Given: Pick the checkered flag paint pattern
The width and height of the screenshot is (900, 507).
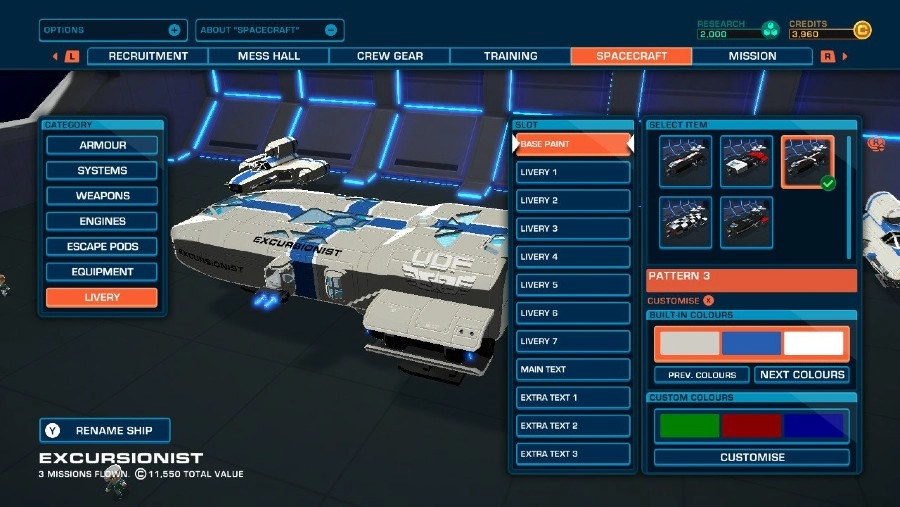Looking at the screenshot, I should pyautogui.click(x=686, y=222).
